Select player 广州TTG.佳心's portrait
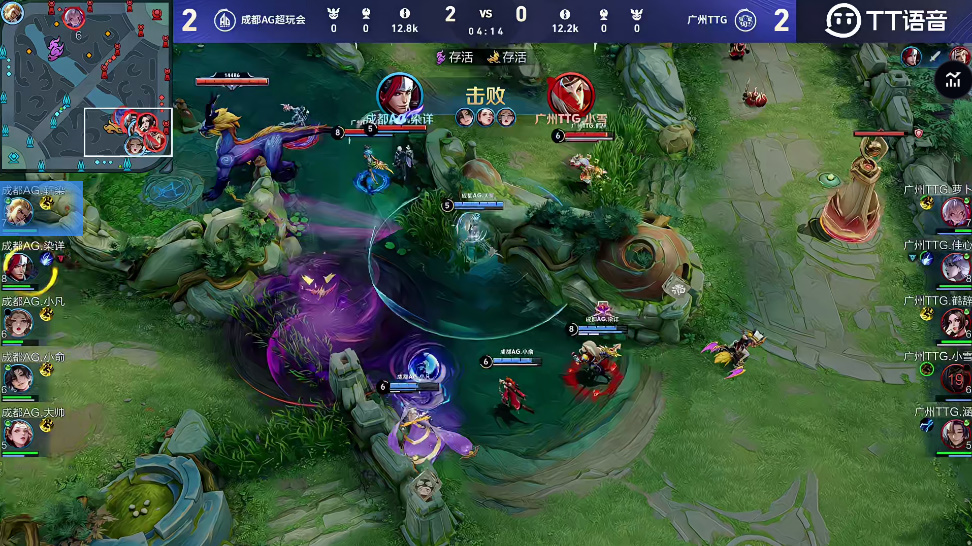This screenshot has height=546, width=972. [x=954, y=267]
